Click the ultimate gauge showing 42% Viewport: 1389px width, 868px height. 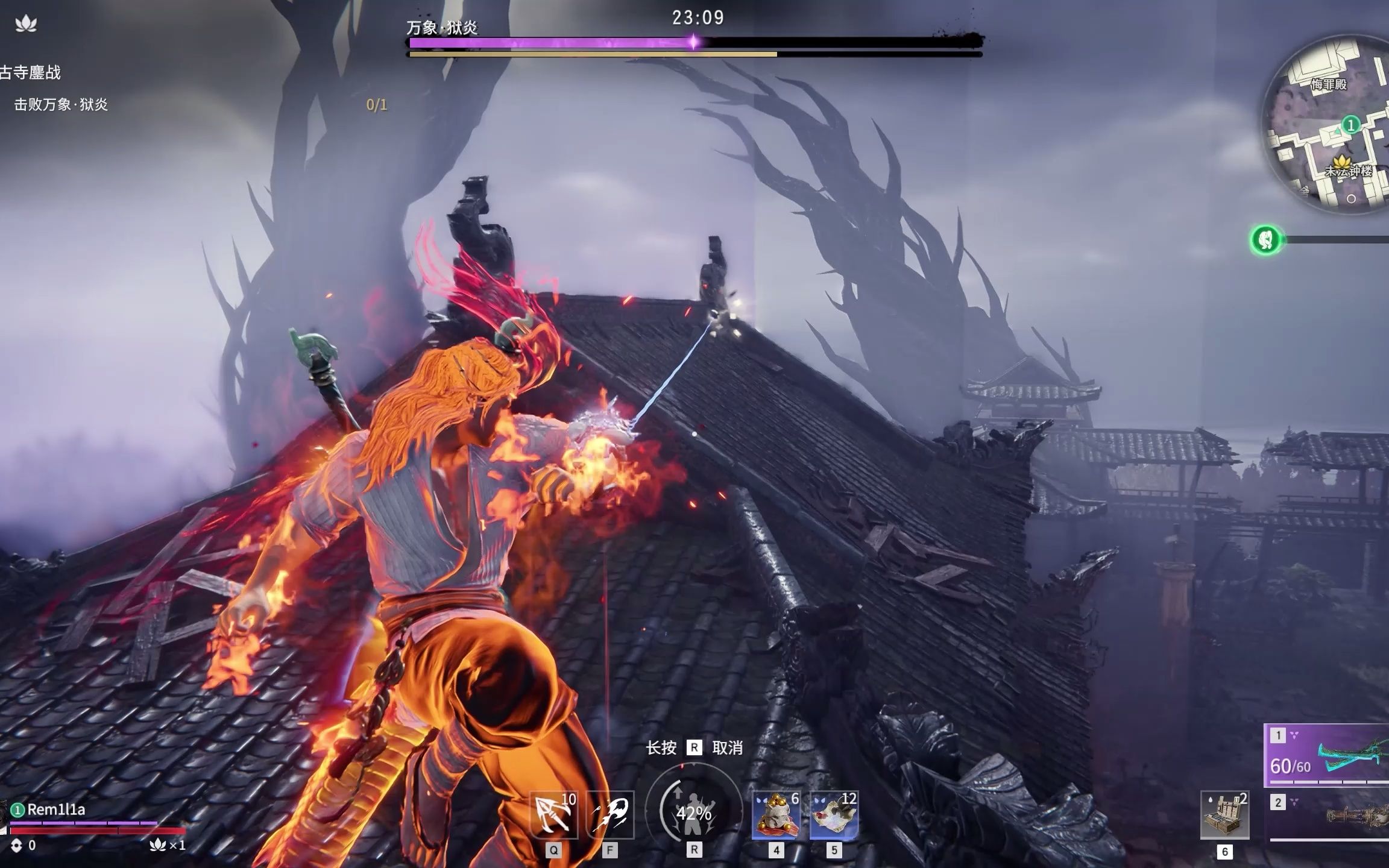coord(693,813)
